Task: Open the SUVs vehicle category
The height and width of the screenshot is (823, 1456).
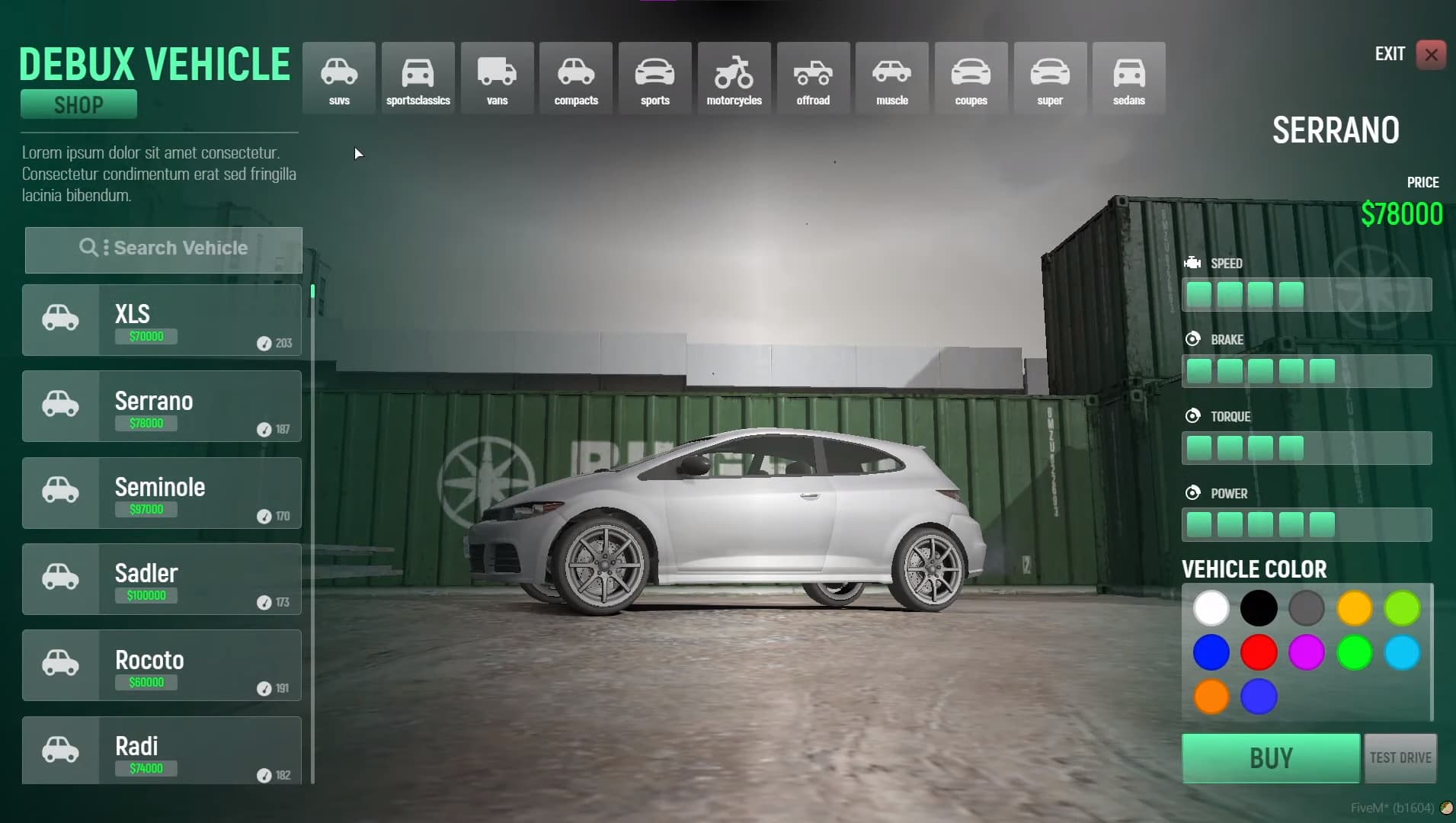Action: coord(338,76)
